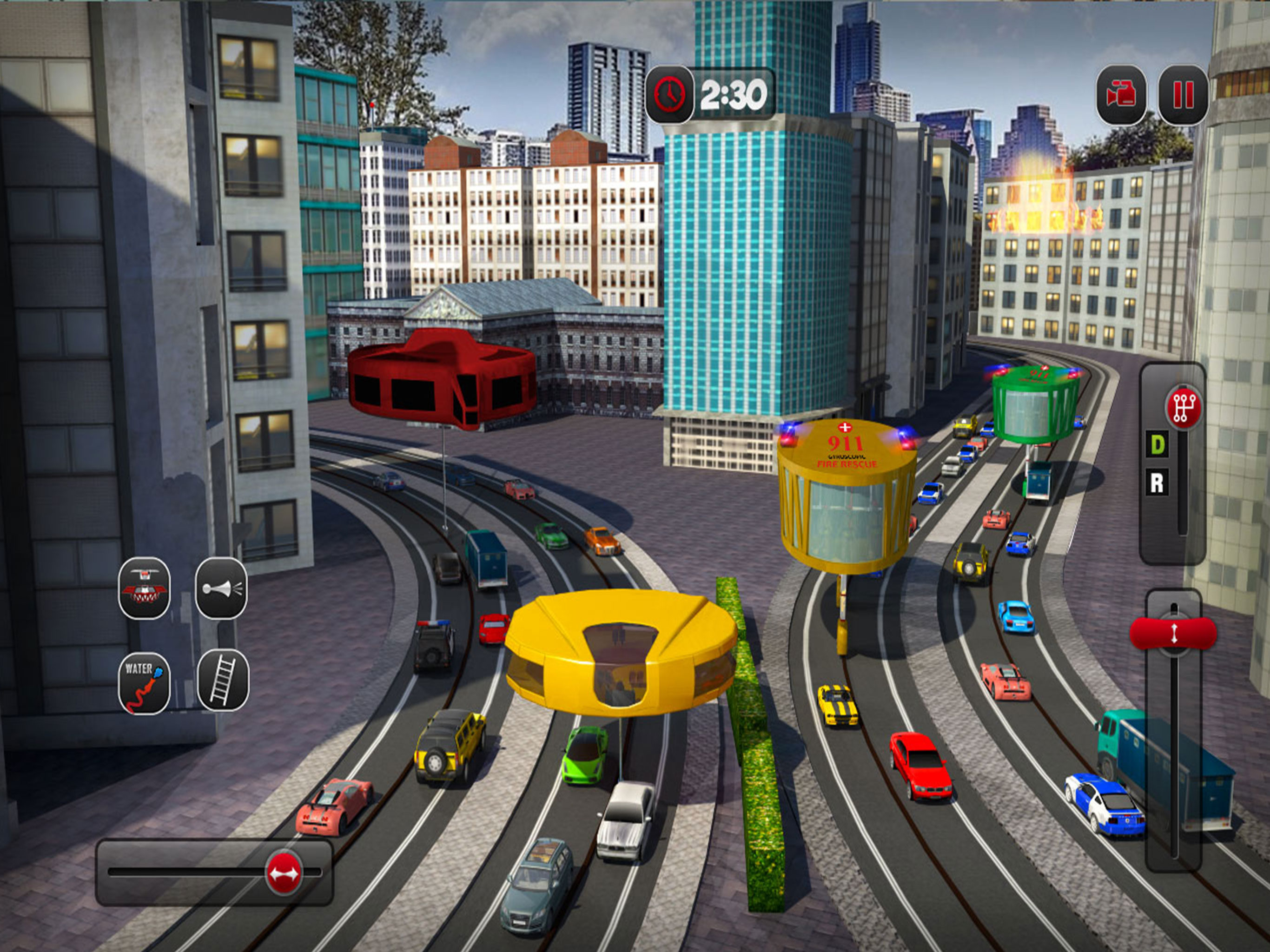Viewport: 1270px width, 952px height.
Task: Activate the water hose button
Action: tap(144, 683)
